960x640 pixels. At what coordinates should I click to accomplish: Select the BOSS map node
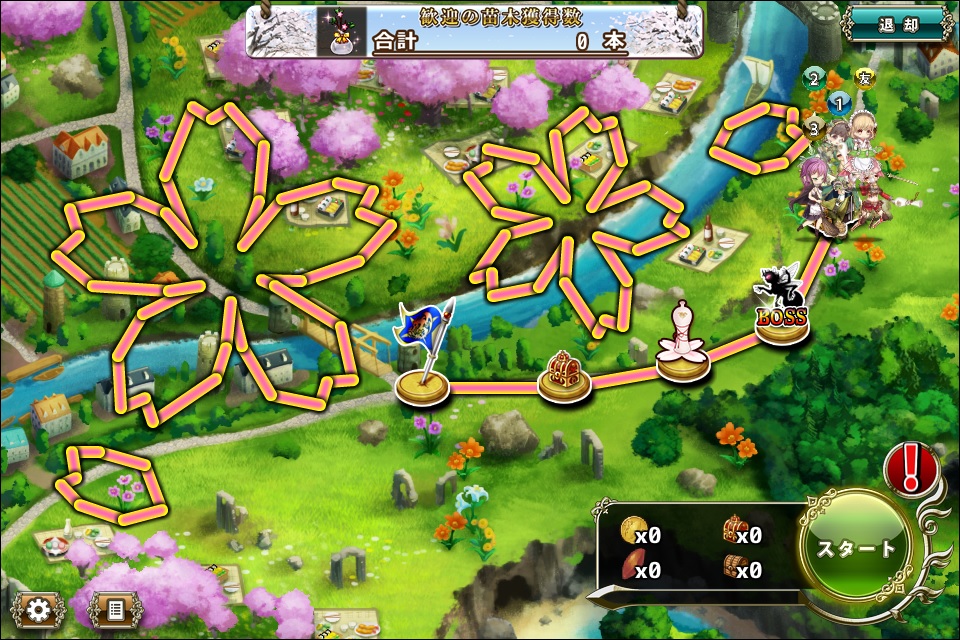tap(782, 314)
